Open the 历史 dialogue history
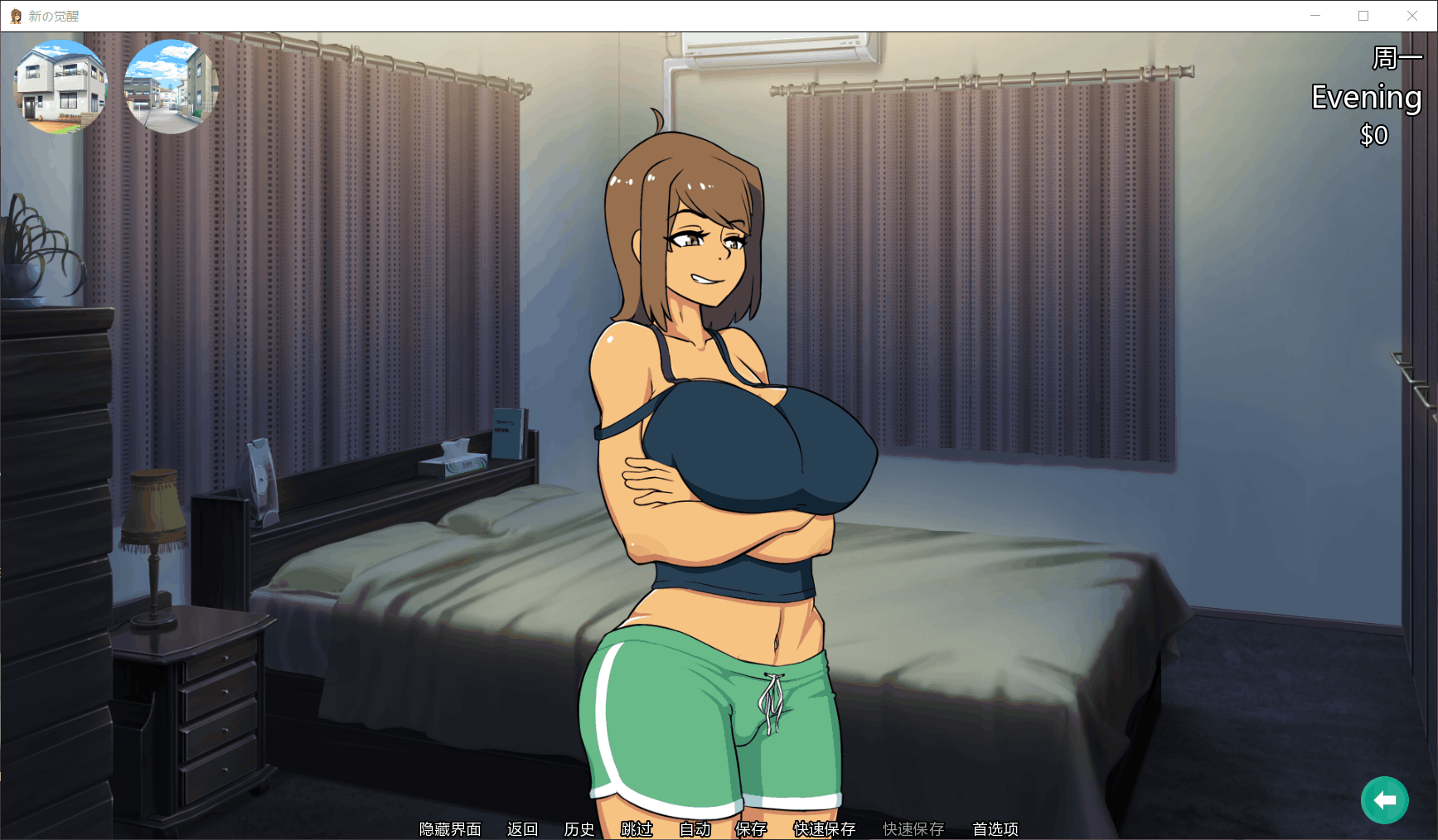The image size is (1438, 840). [579, 828]
